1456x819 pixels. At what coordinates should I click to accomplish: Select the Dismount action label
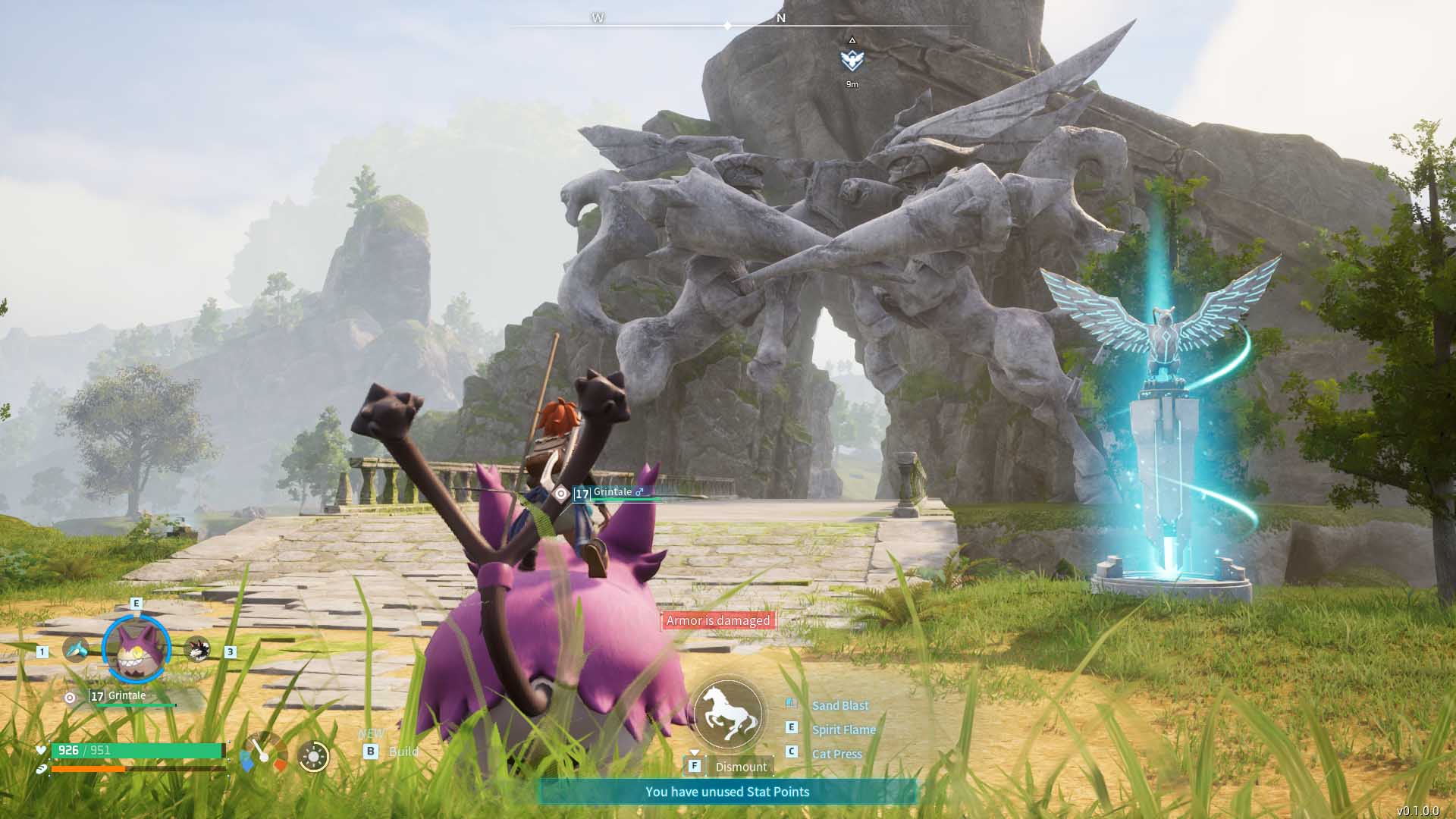click(x=741, y=767)
